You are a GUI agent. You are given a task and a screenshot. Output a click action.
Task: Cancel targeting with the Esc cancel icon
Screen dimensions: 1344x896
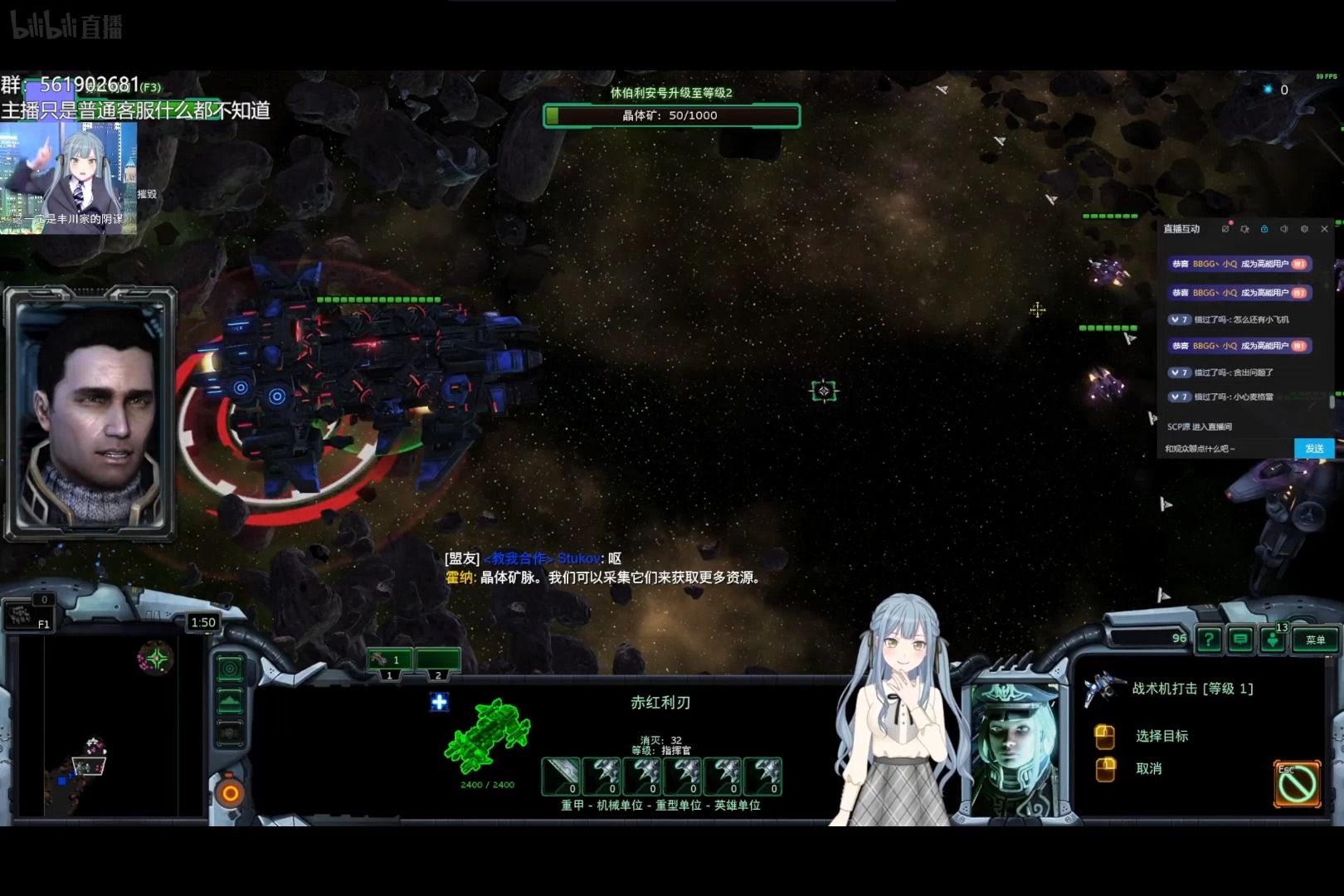coord(1297,783)
